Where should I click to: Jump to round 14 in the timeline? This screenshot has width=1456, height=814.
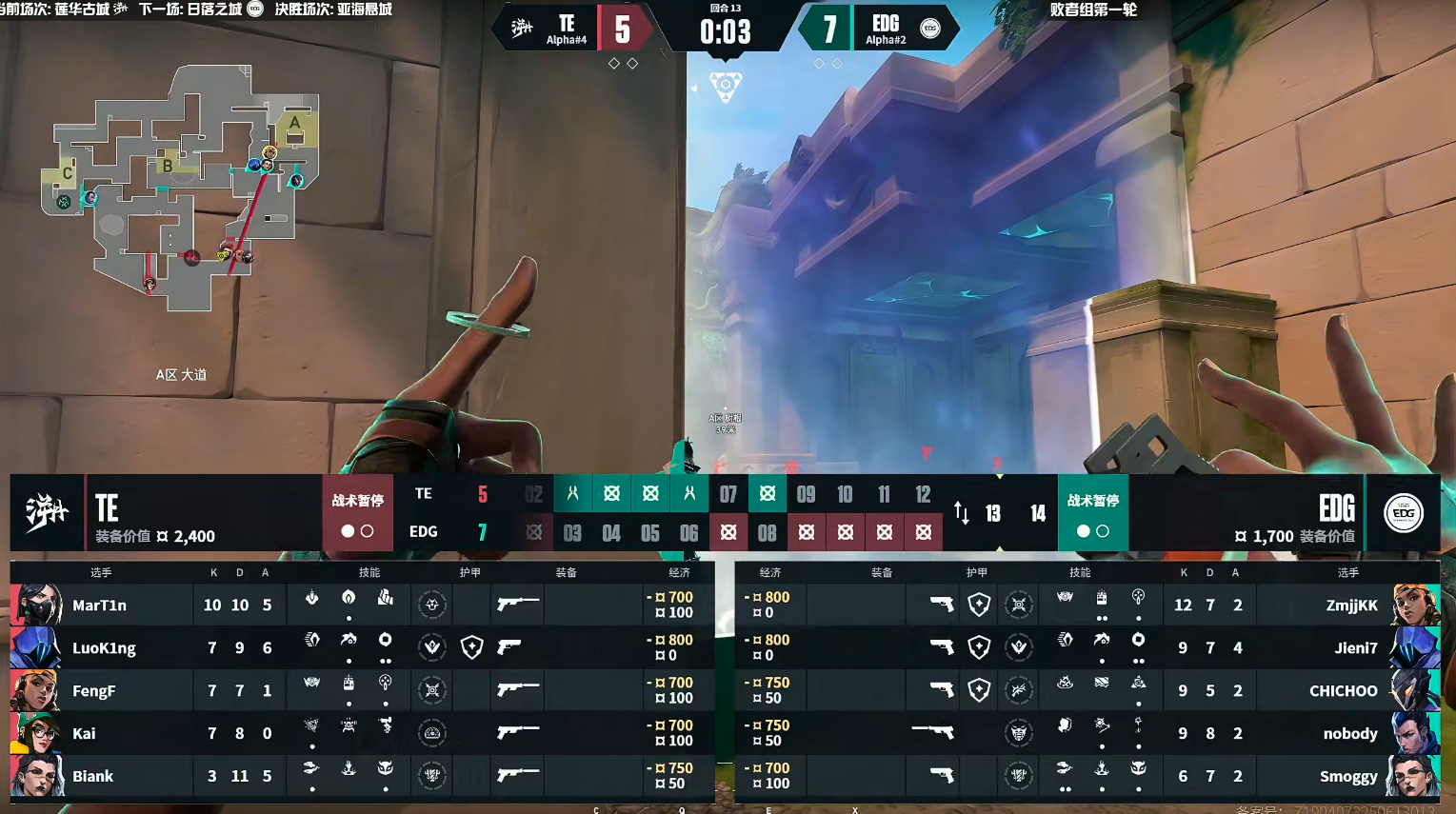tap(1038, 514)
